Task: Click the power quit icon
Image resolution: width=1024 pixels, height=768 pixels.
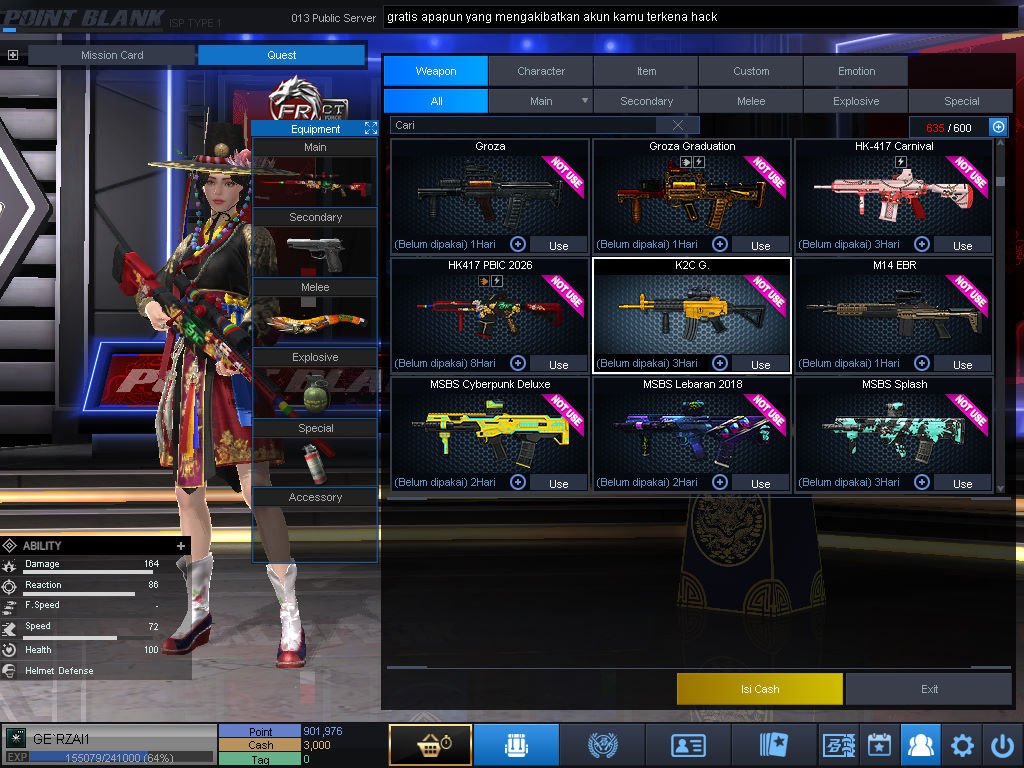Action: [1002, 745]
